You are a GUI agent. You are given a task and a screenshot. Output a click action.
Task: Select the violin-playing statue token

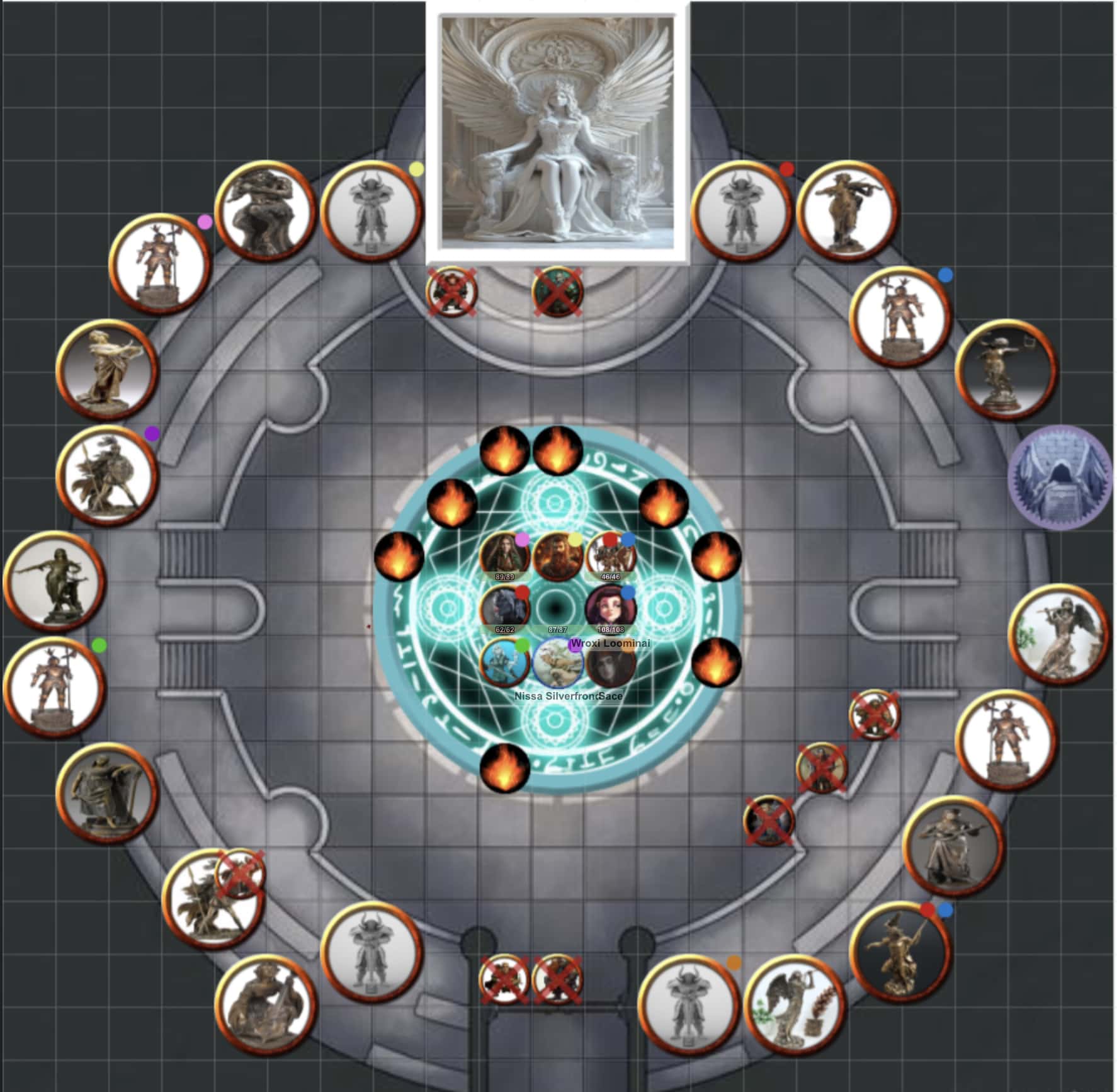(x=847, y=211)
